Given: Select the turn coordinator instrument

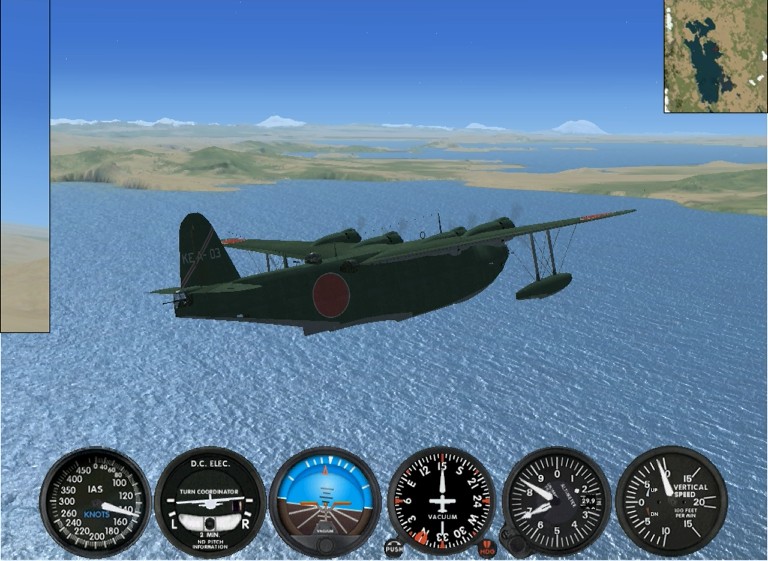Looking at the screenshot, I should coord(210,501).
